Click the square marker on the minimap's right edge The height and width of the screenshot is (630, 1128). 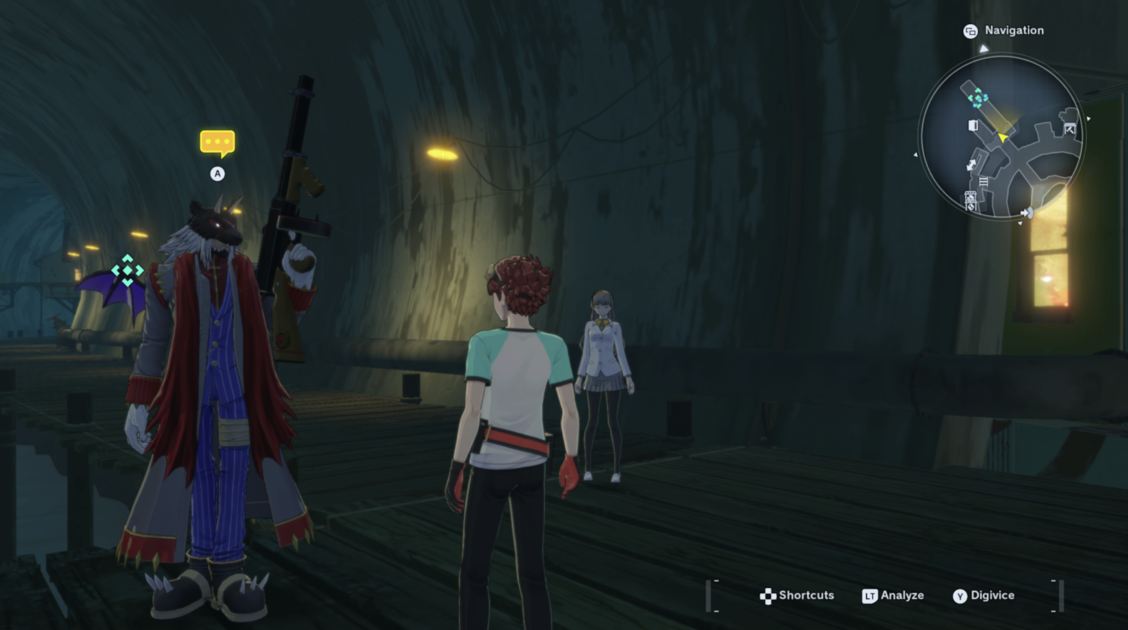[x=1070, y=128]
